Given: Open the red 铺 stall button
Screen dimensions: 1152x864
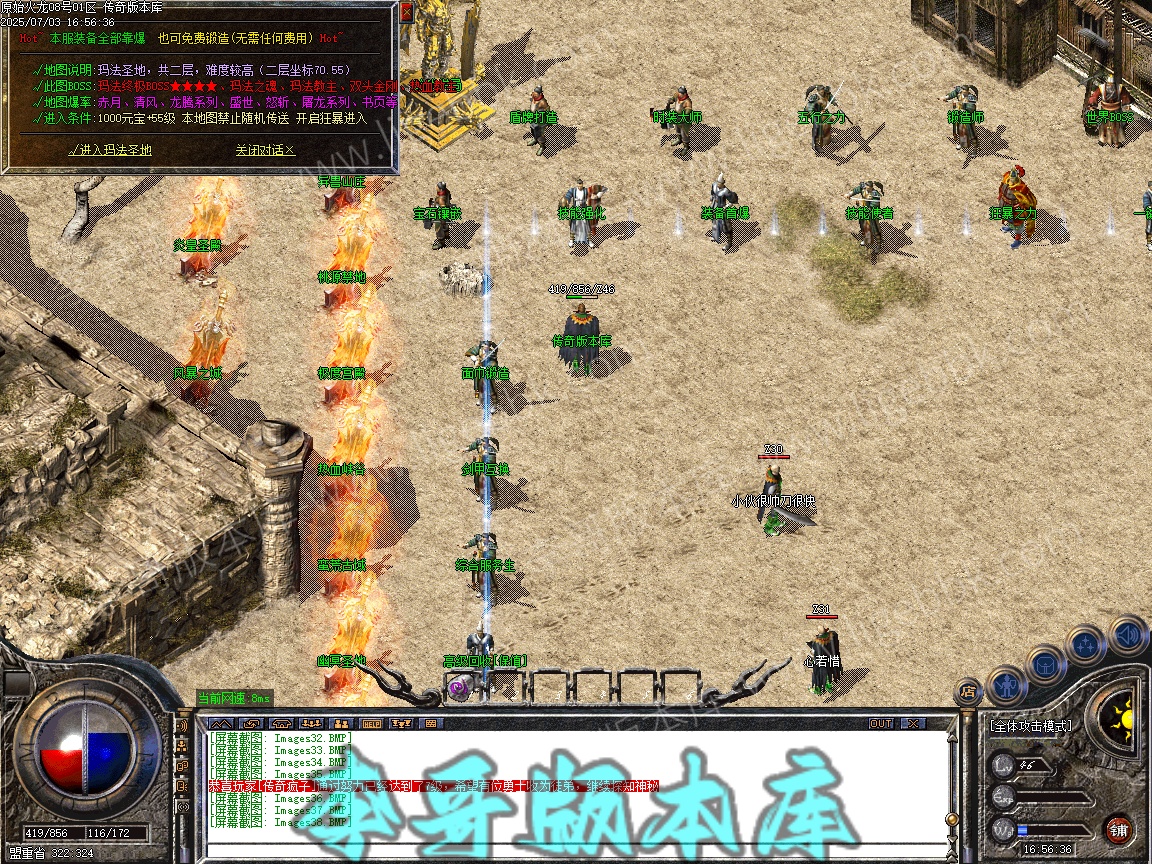Looking at the screenshot, I should [x=1119, y=829].
